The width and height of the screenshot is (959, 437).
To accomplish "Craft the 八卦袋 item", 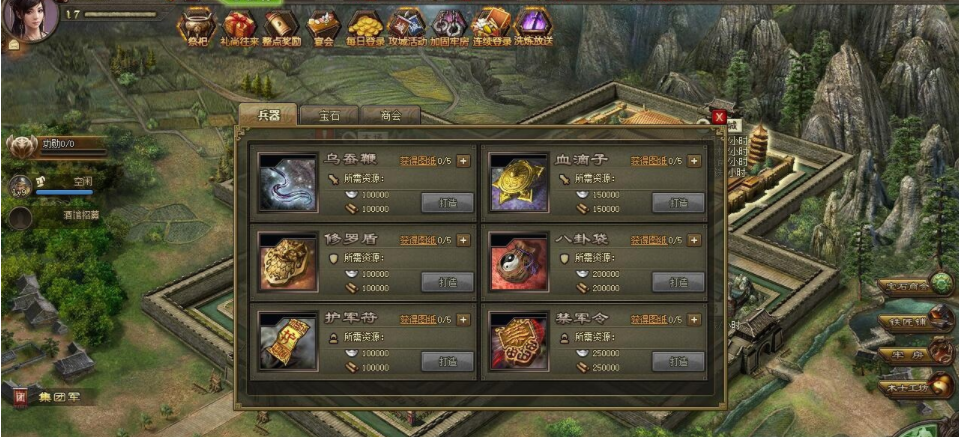I will [678, 282].
